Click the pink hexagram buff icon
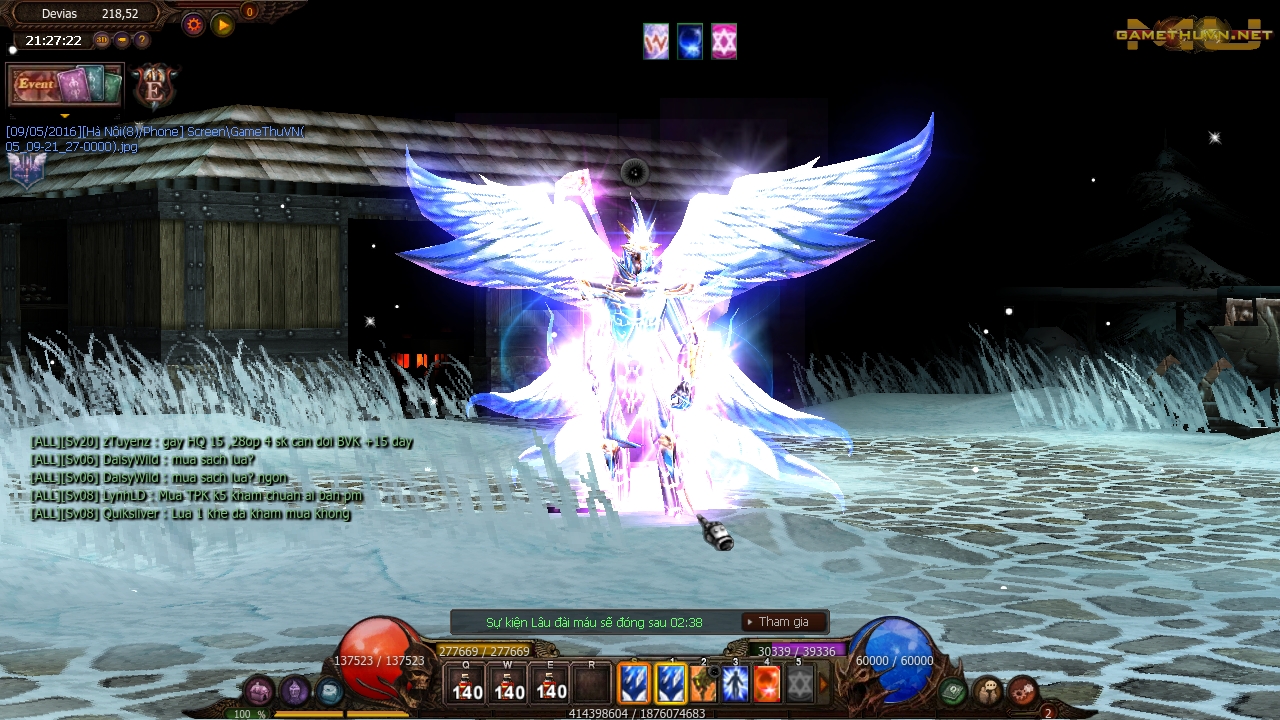The width and height of the screenshot is (1280, 720). (x=724, y=42)
